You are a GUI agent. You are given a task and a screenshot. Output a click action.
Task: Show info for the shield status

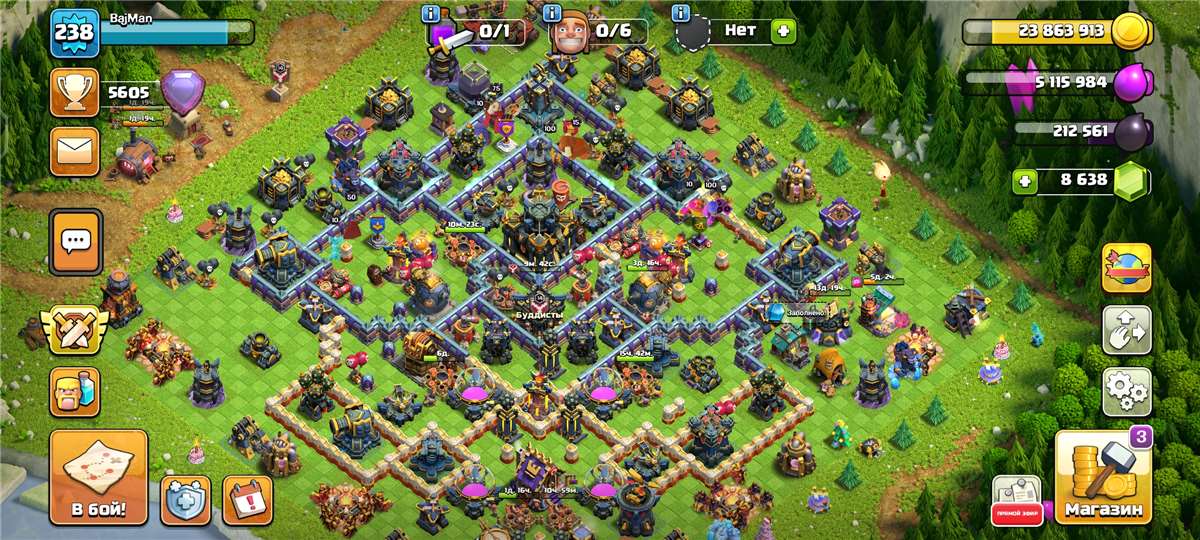(x=682, y=14)
